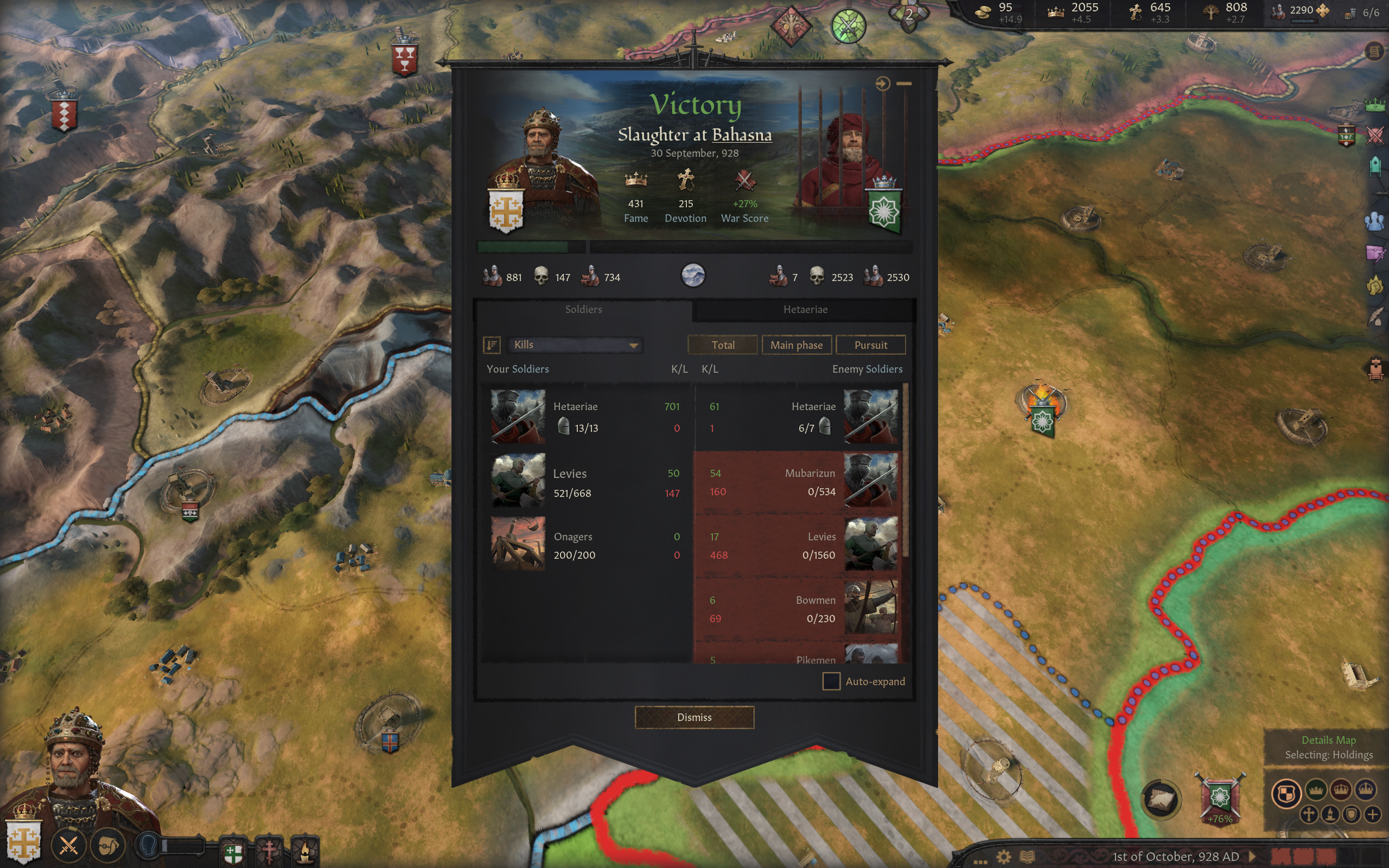
Task: Dismiss the battle victory report
Action: click(x=694, y=717)
